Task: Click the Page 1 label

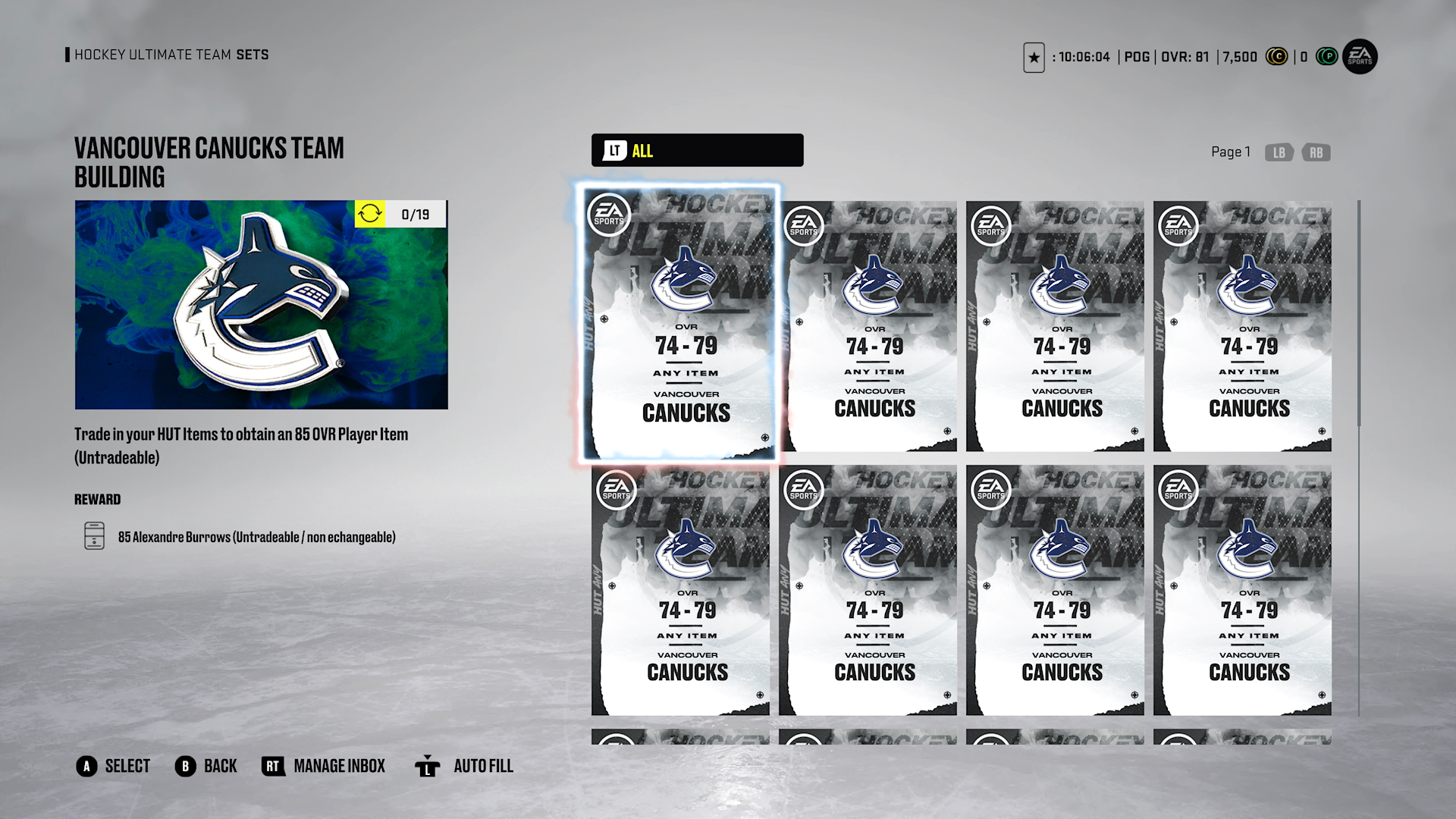Action: pyautogui.click(x=1231, y=152)
